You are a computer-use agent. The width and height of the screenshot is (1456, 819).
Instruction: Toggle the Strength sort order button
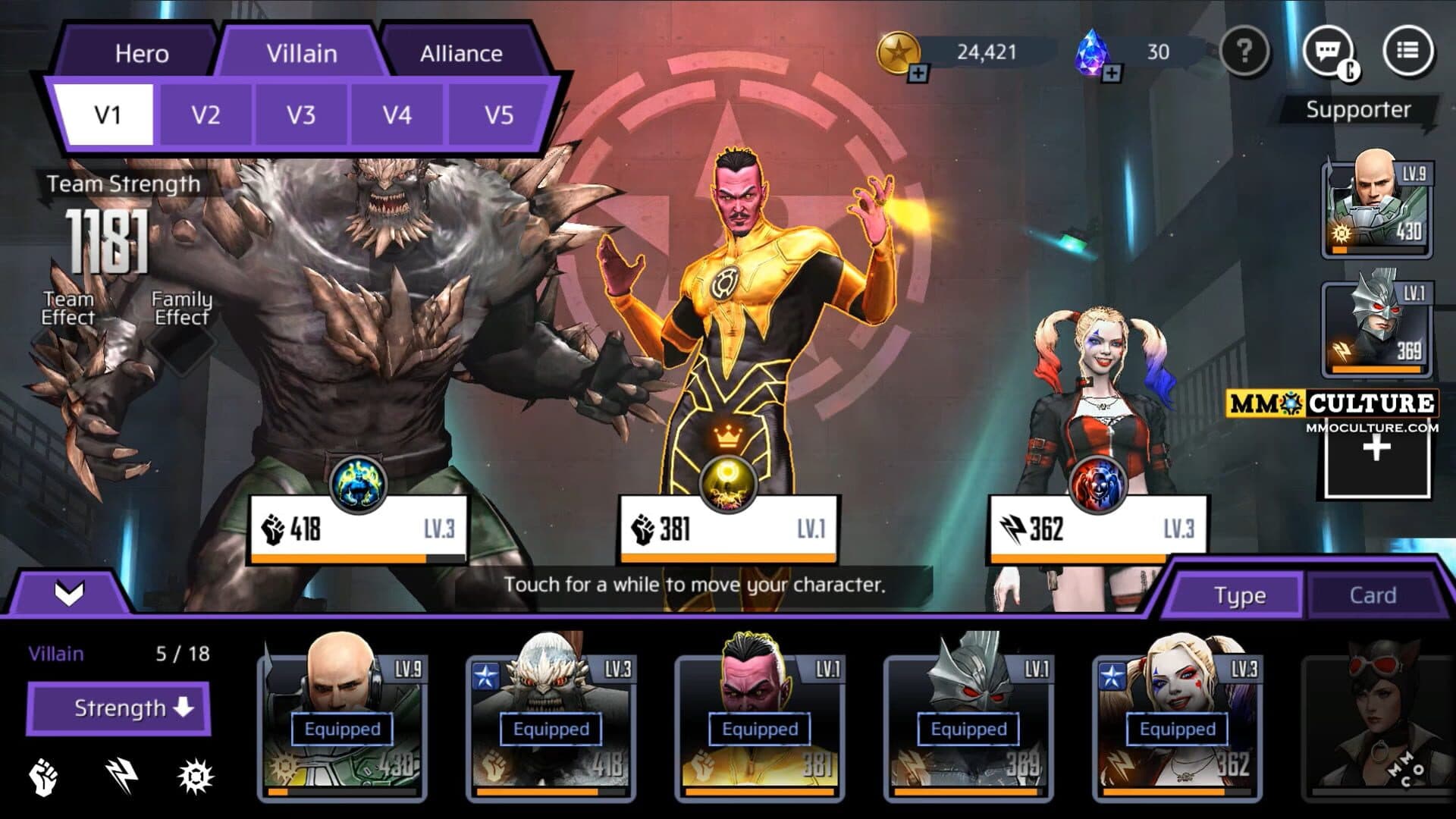coord(119,708)
